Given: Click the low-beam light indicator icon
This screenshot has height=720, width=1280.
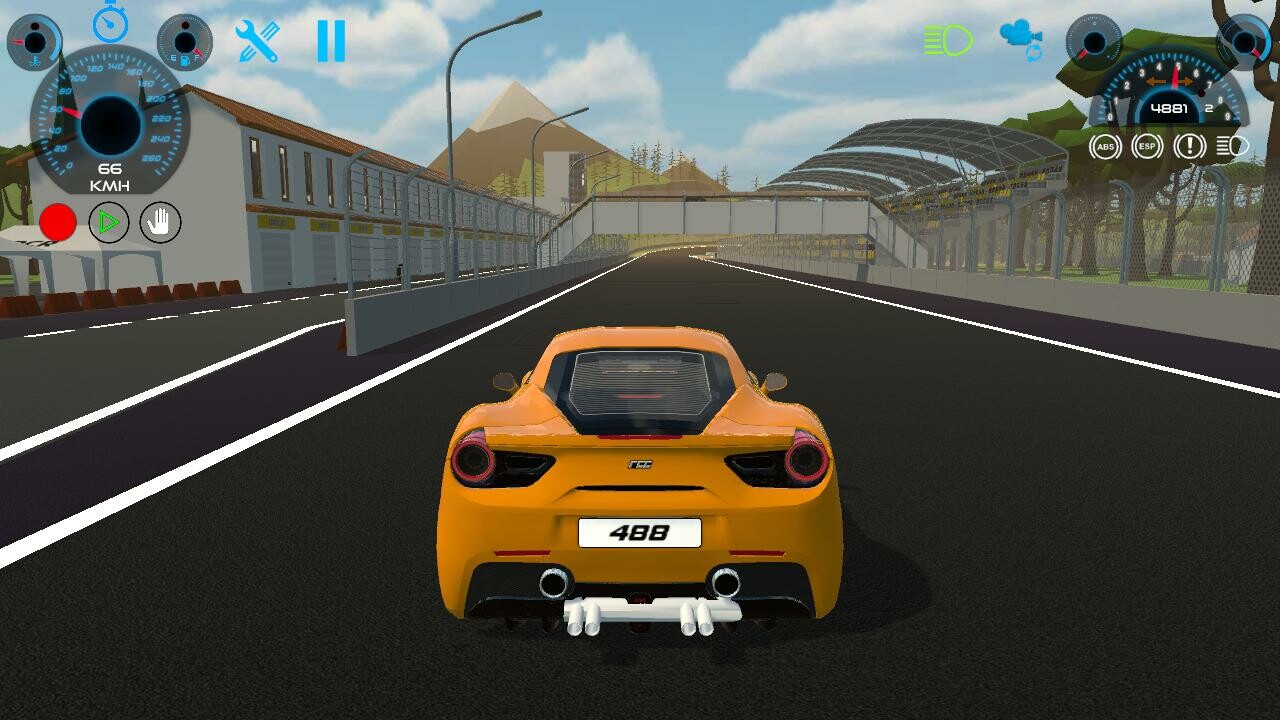Looking at the screenshot, I should click(x=1230, y=147).
